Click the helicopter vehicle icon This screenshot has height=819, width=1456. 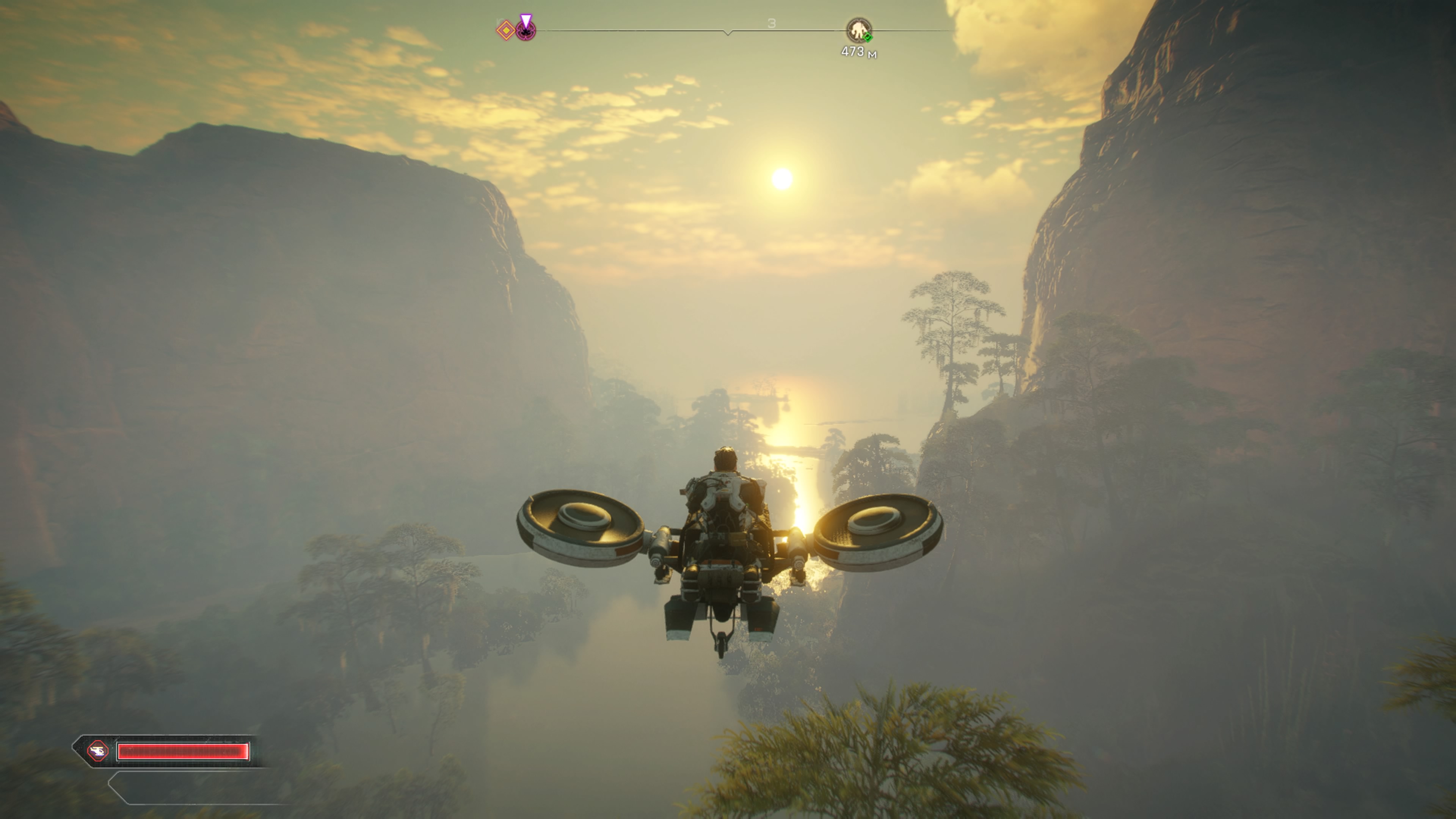(98, 751)
